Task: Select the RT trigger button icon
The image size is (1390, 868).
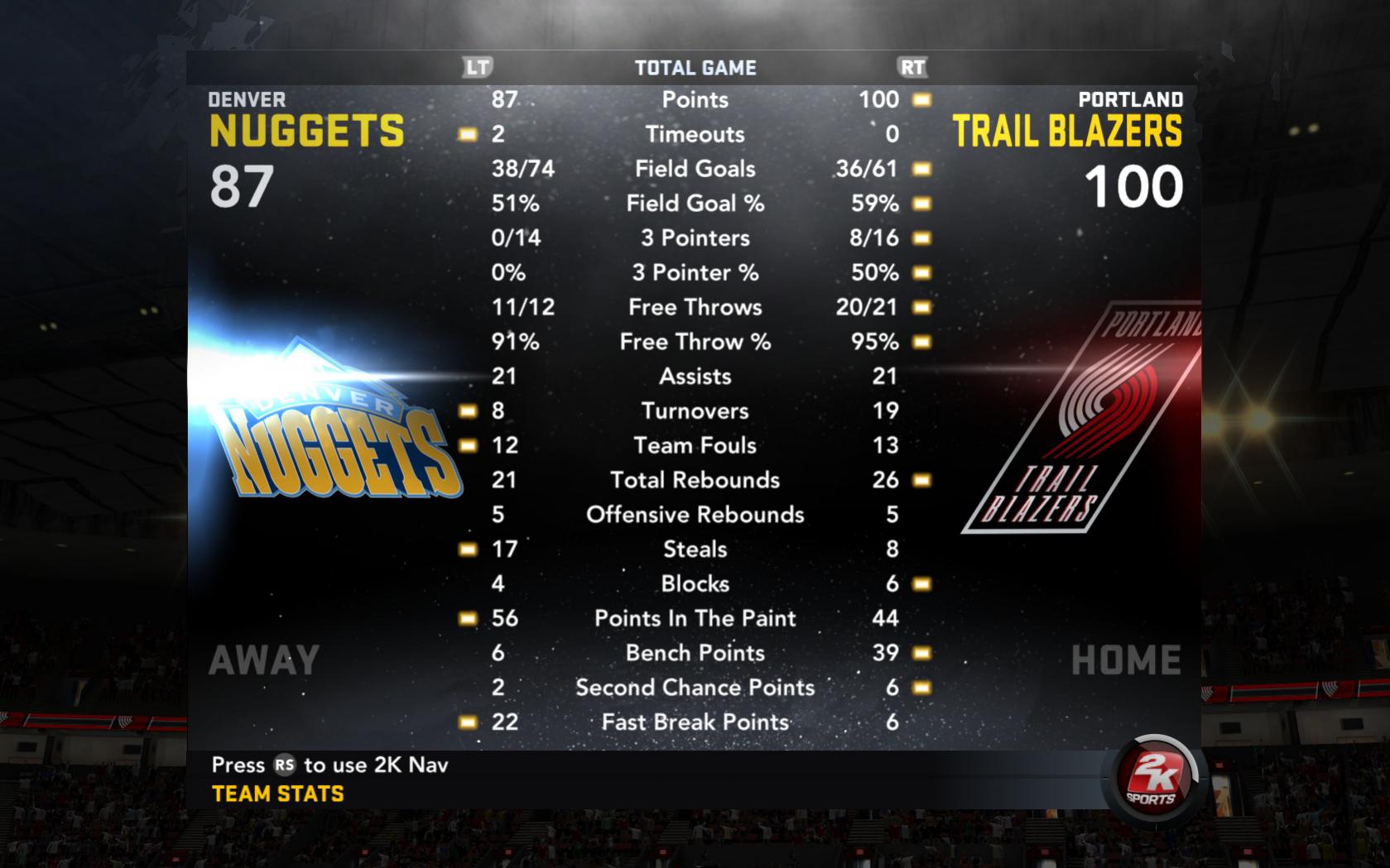Action: pyautogui.click(x=913, y=69)
